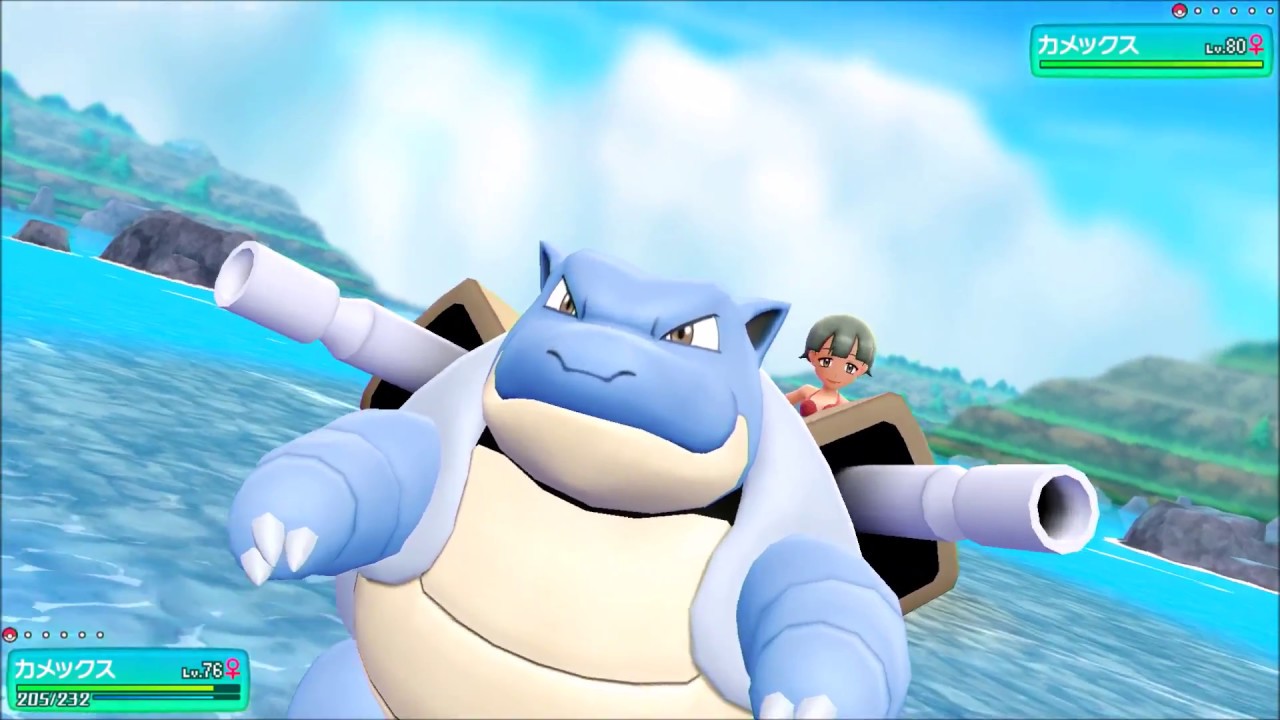Select the first empty ball slot in opponent's party
This screenshot has width=1280, height=720.
pyautogui.click(x=1198, y=10)
